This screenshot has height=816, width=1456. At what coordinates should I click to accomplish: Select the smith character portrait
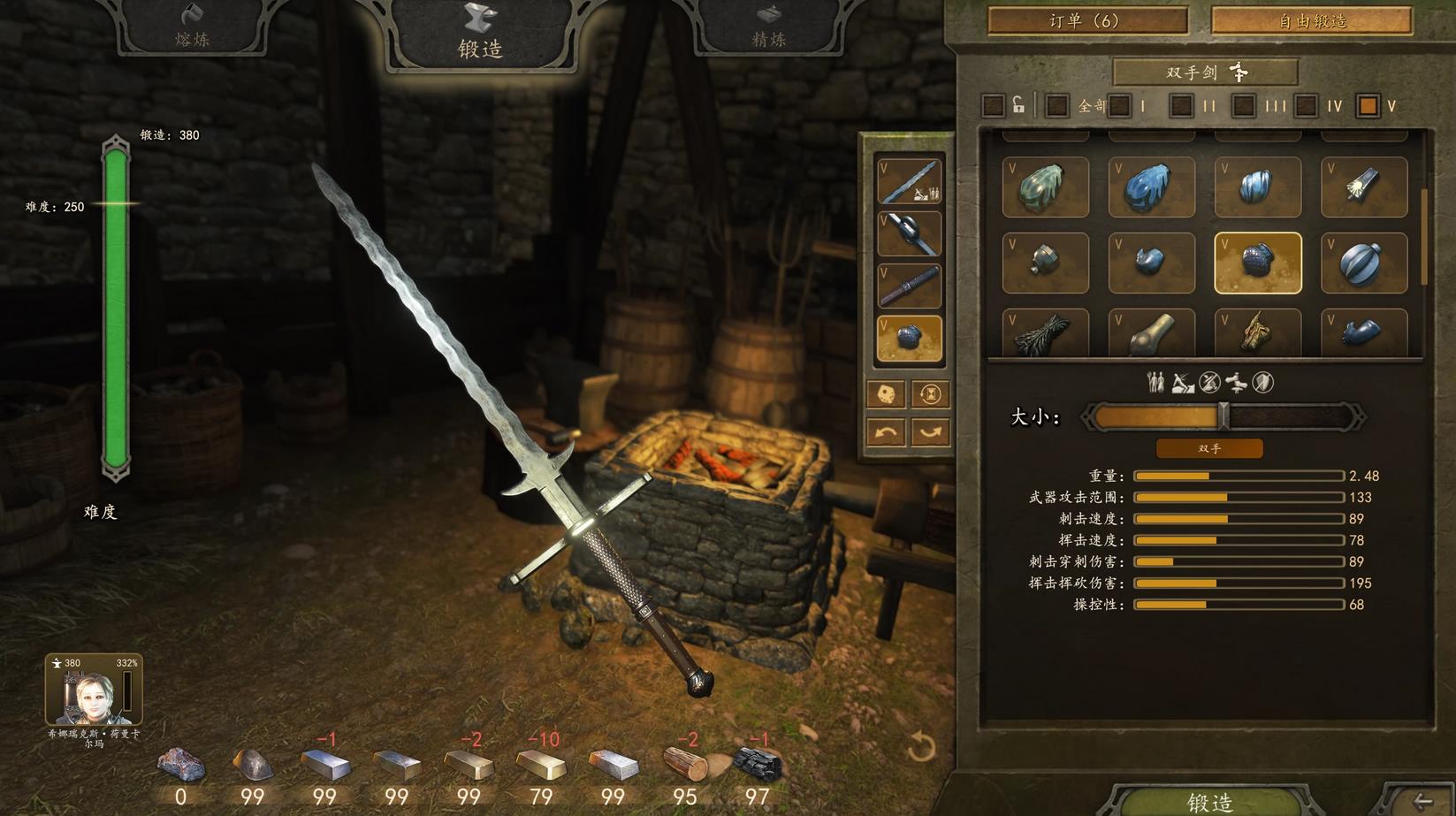pyautogui.click(x=94, y=690)
